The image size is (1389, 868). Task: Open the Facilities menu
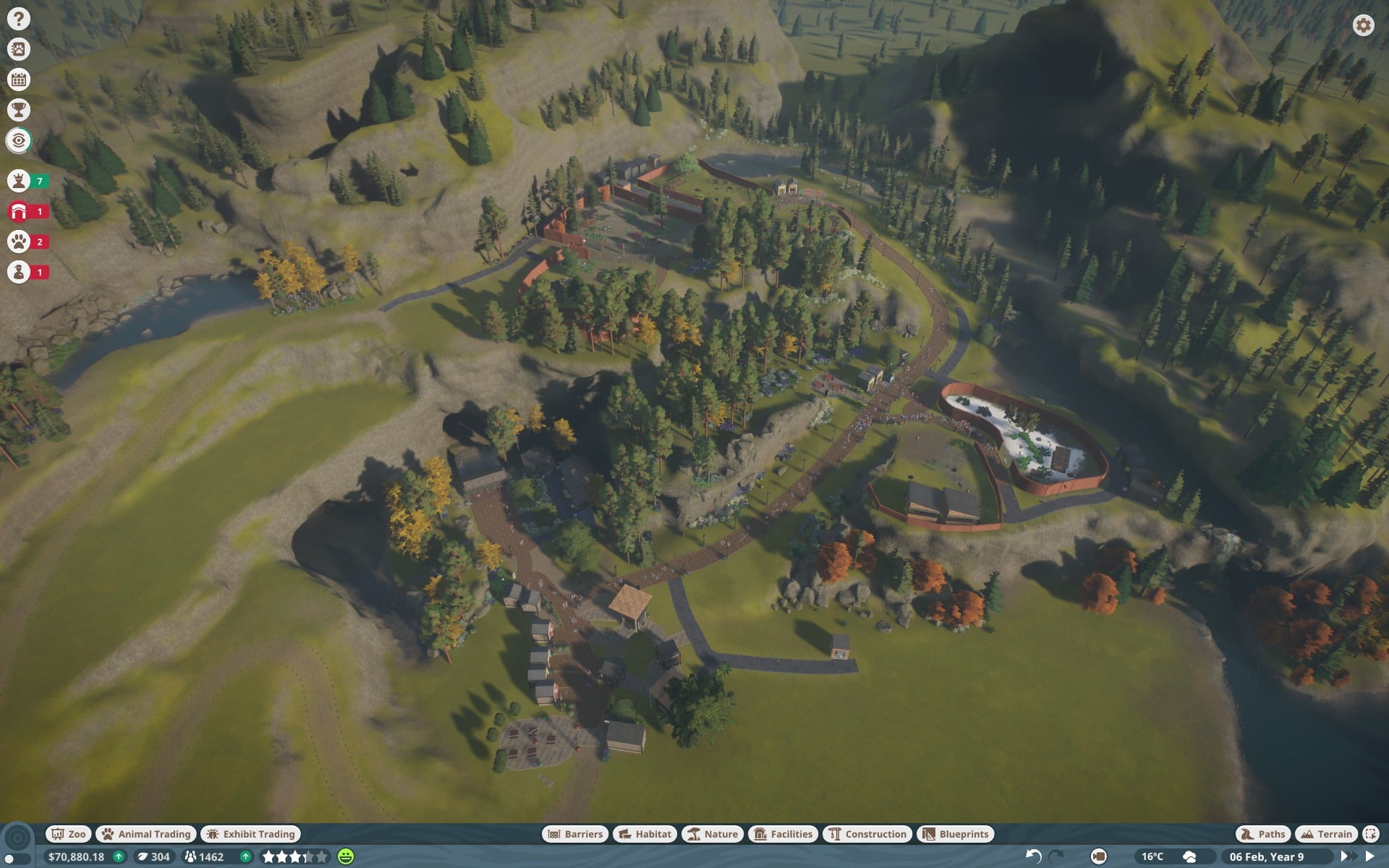tap(783, 834)
